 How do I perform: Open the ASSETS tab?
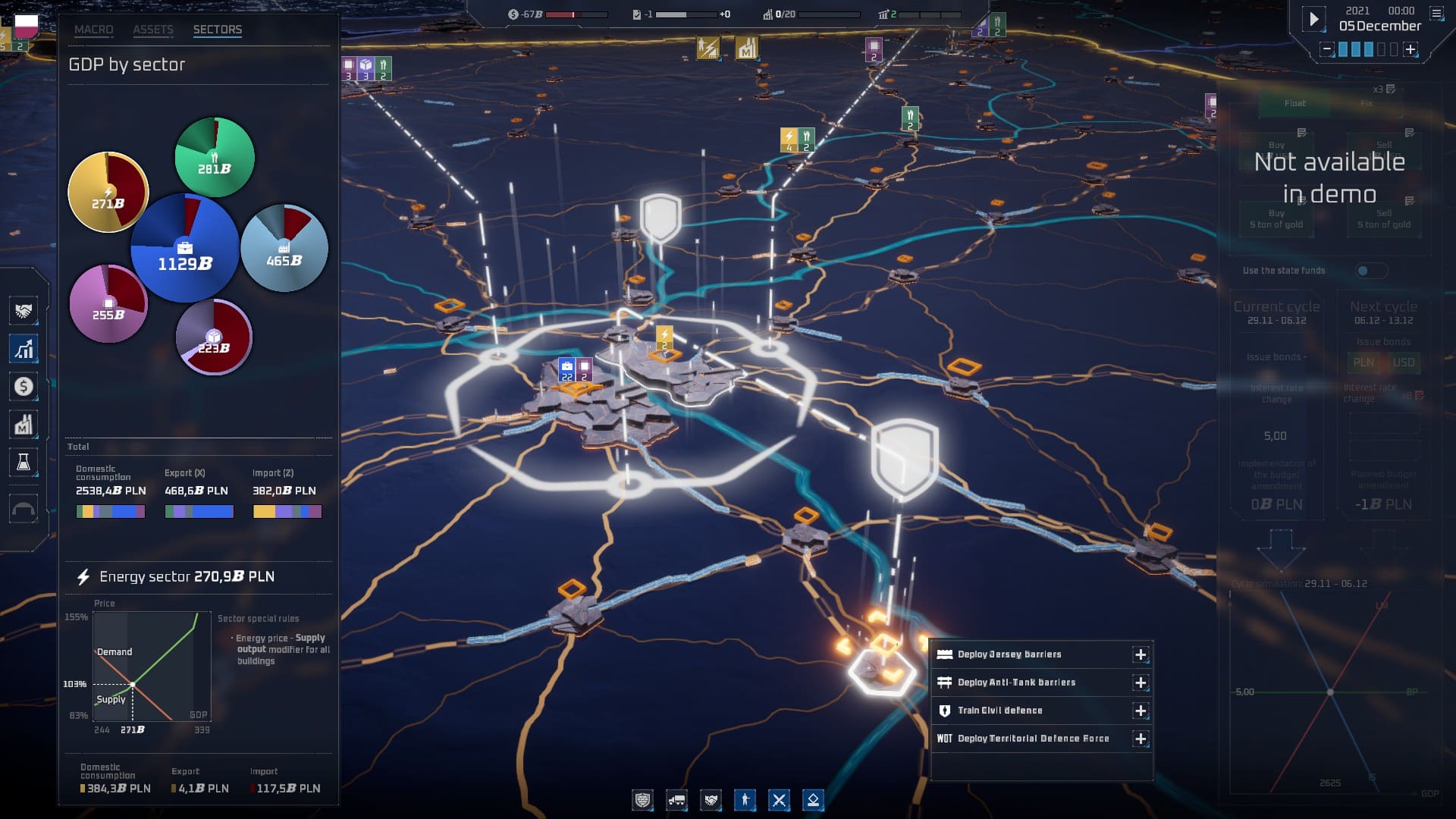click(x=153, y=30)
